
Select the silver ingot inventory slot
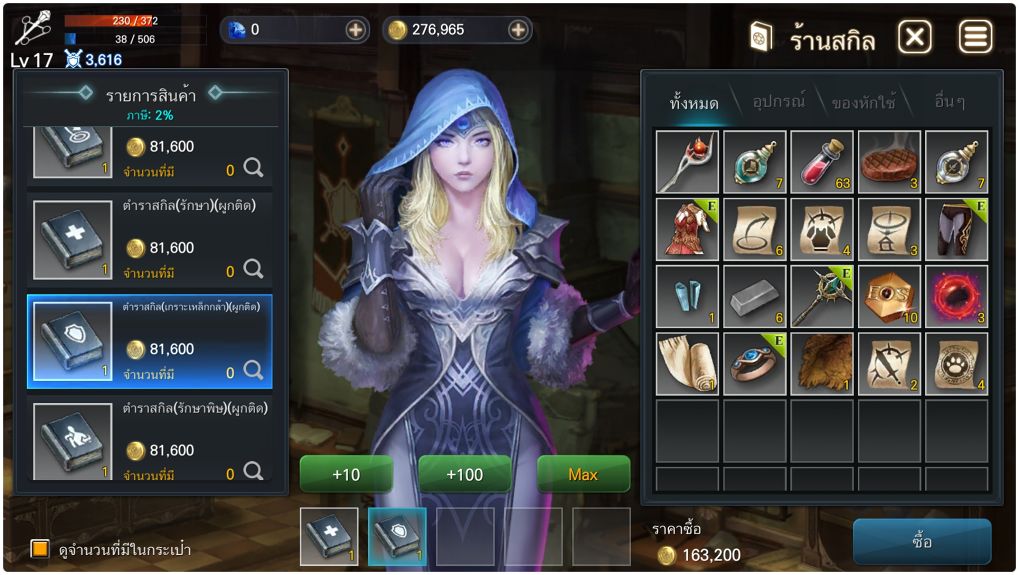point(754,297)
